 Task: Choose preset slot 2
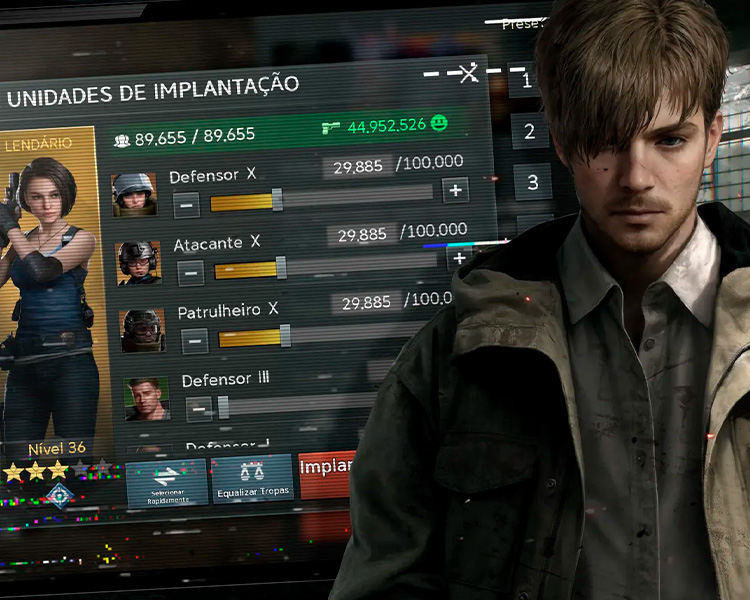(530, 131)
